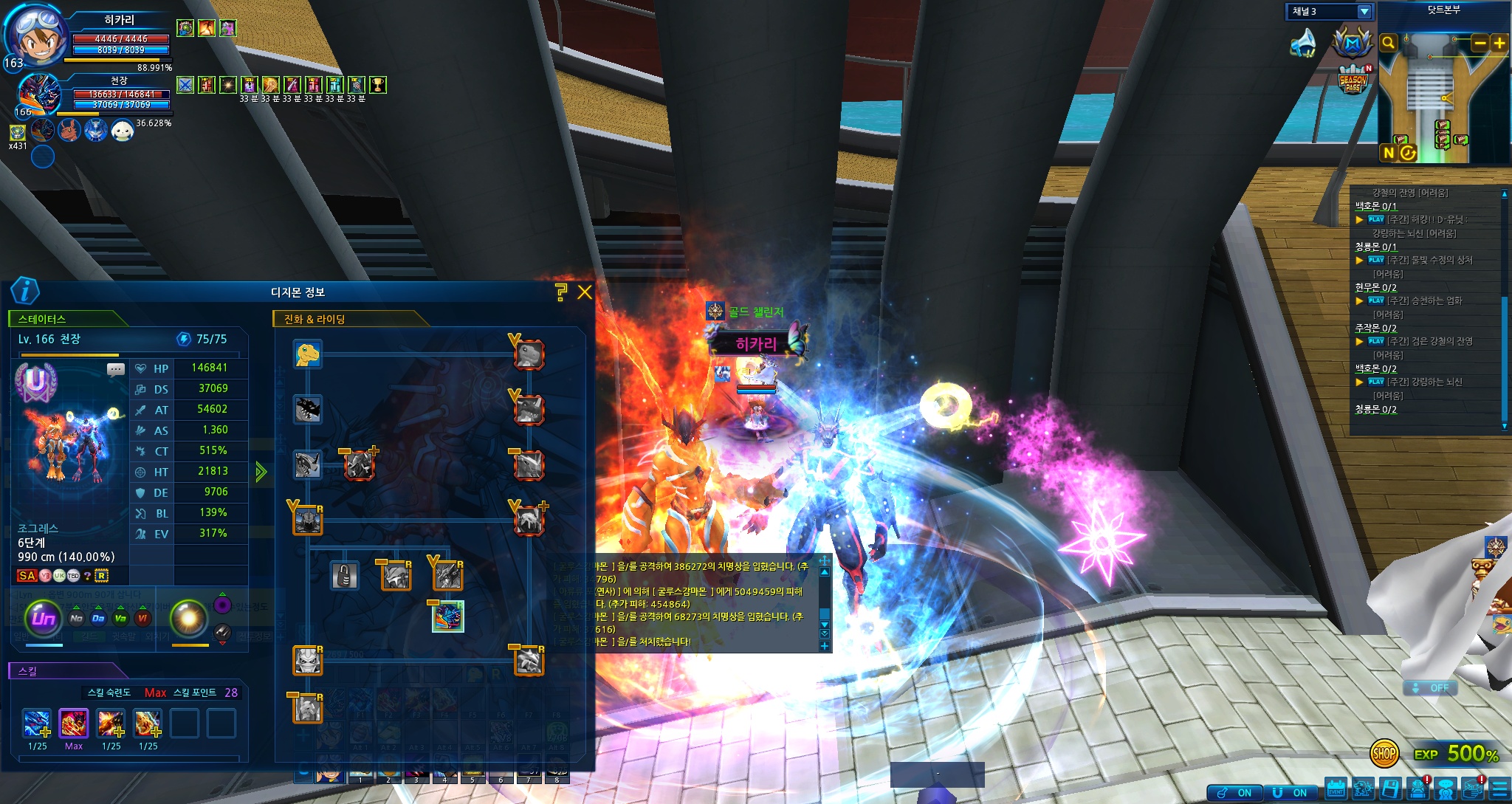The height and width of the screenshot is (804, 1512).
Task: Open the three-line main menu button
Action: [1499, 789]
